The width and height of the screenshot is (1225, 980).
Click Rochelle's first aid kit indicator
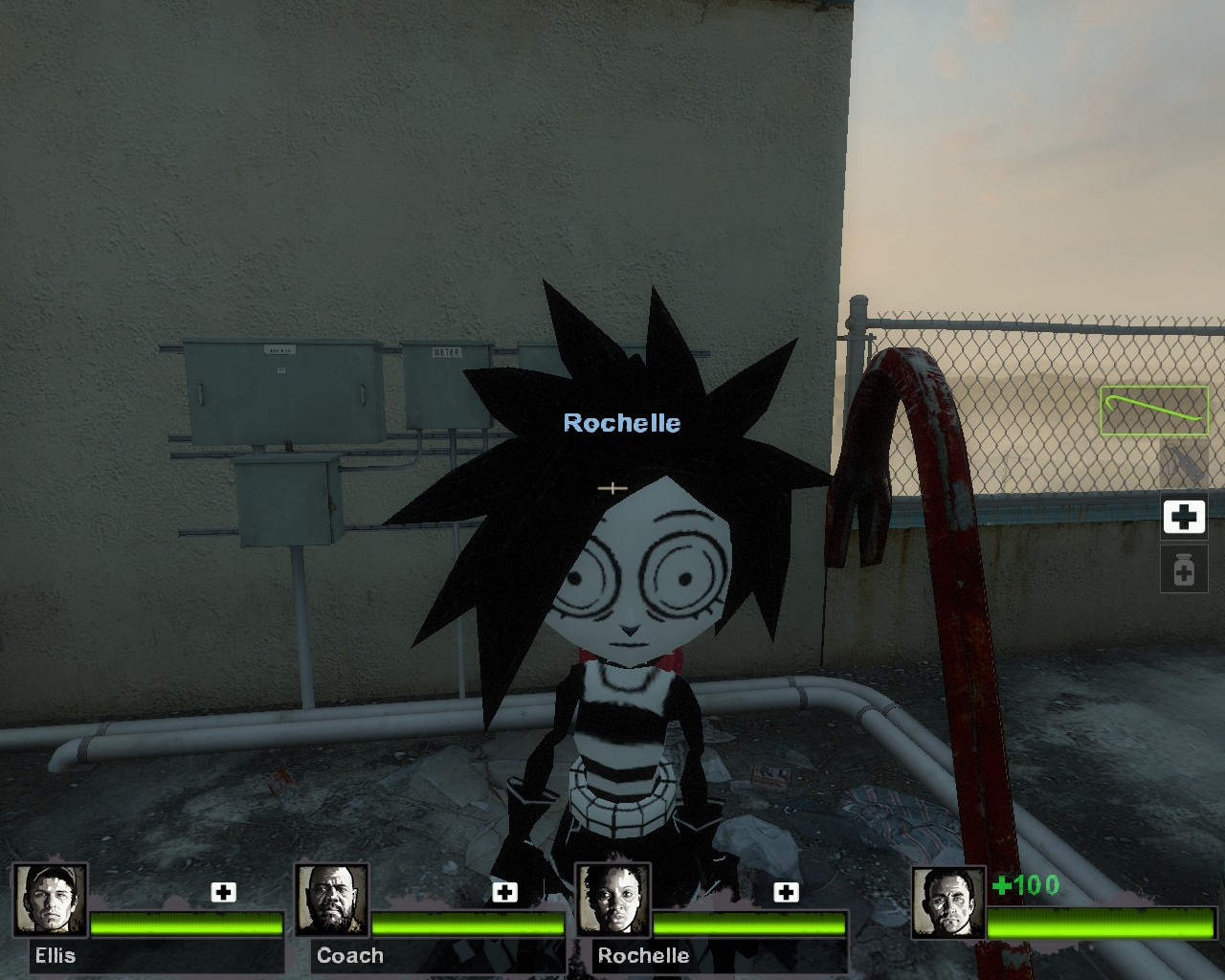coord(786,892)
